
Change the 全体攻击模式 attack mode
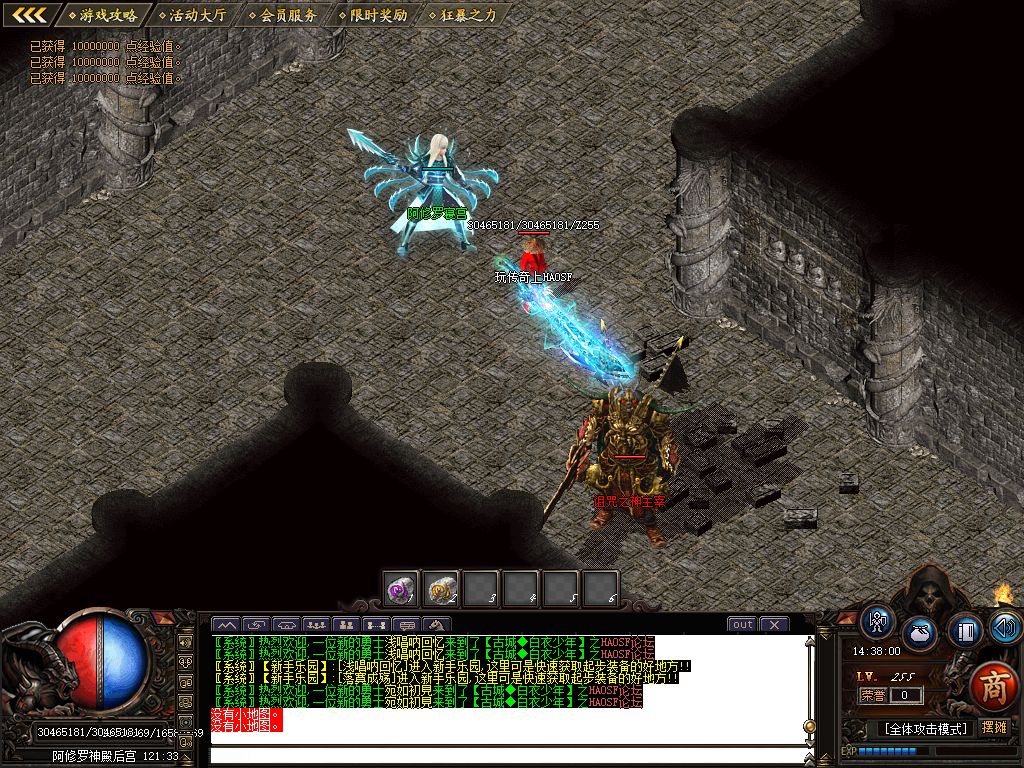(925, 728)
